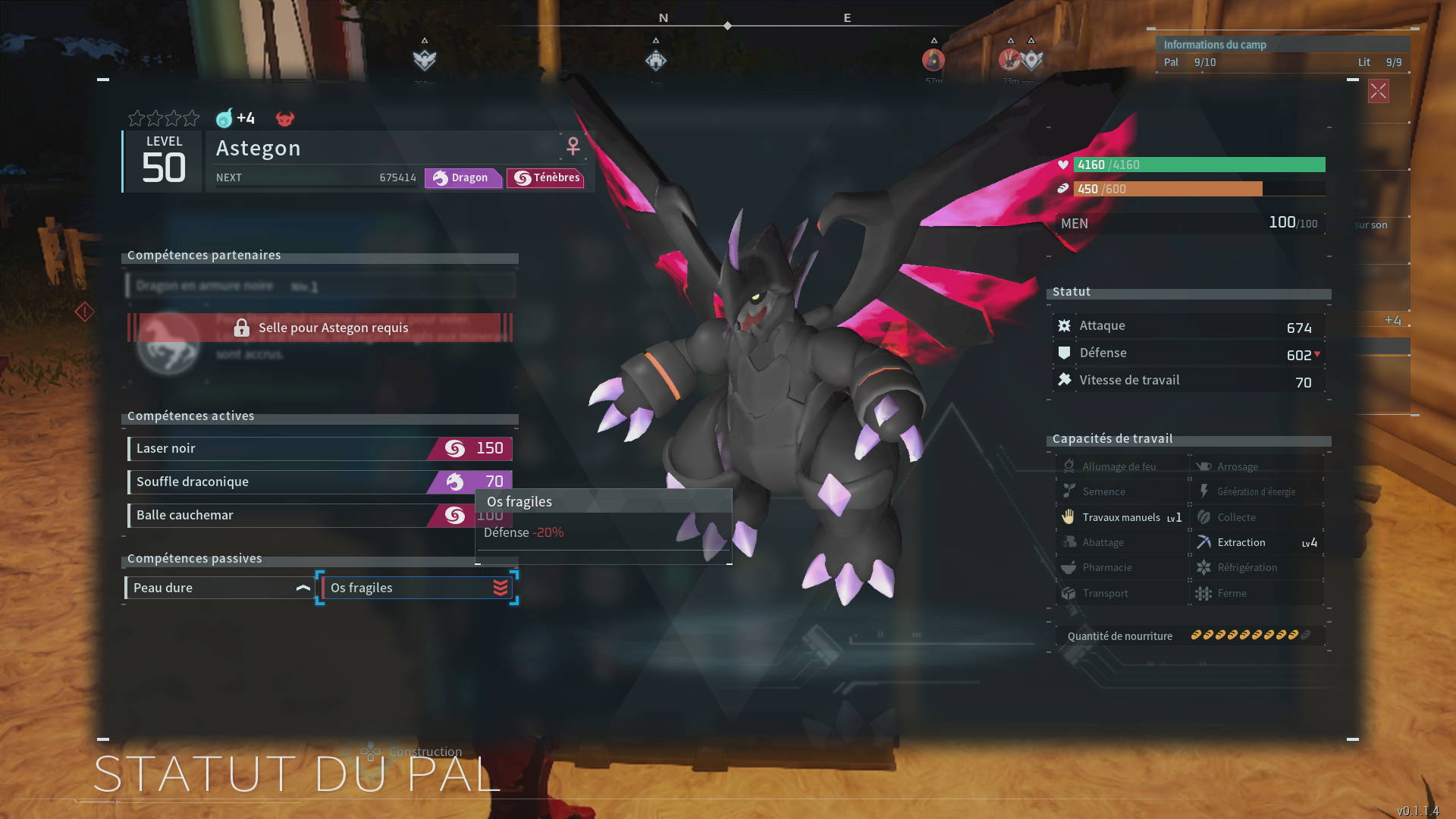Image resolution: width=1456 pixels, height=819 pixels.
Task: Select the Peau dure passive skill
Action: [219, 588]
